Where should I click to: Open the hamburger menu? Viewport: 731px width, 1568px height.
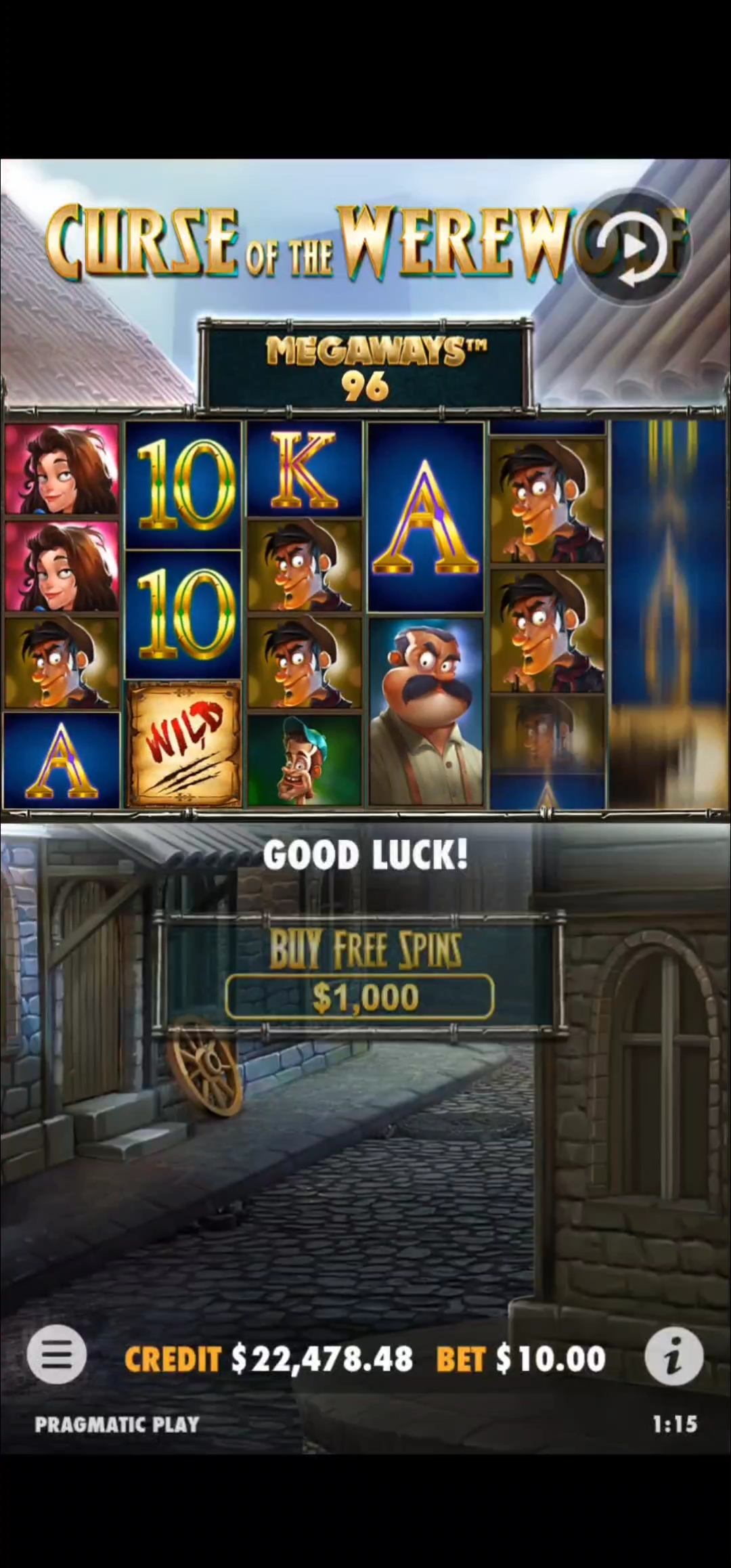click(57, 1355)
